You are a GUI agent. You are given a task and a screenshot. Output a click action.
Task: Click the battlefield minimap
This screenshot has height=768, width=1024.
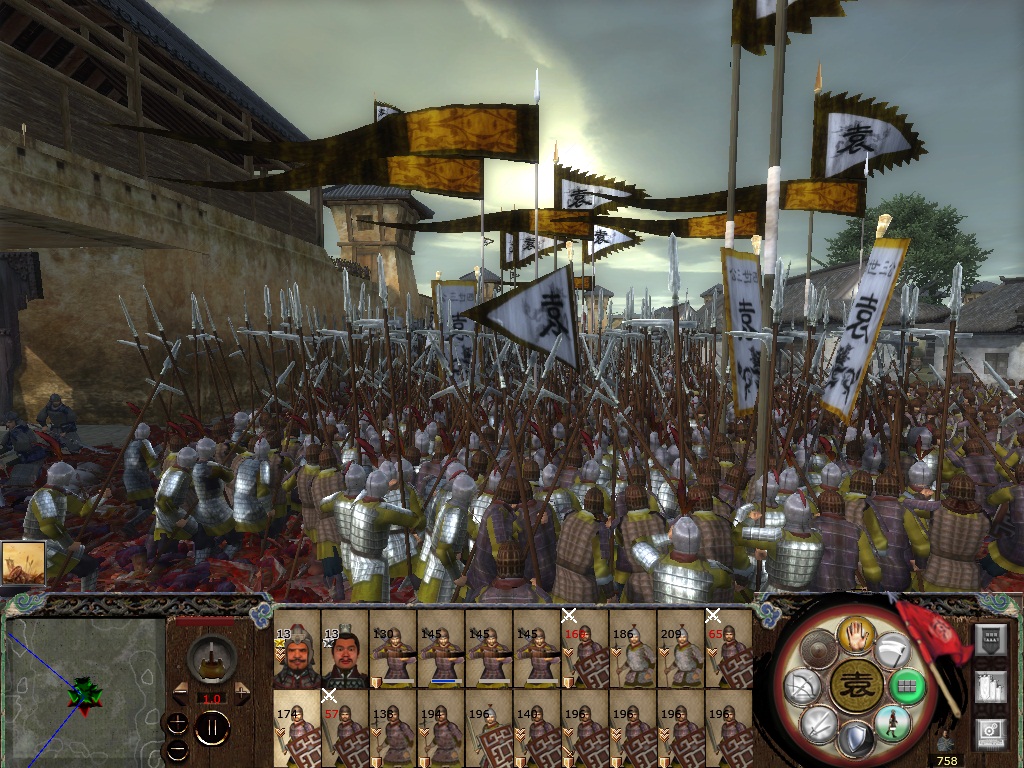[x=85, y=692]
